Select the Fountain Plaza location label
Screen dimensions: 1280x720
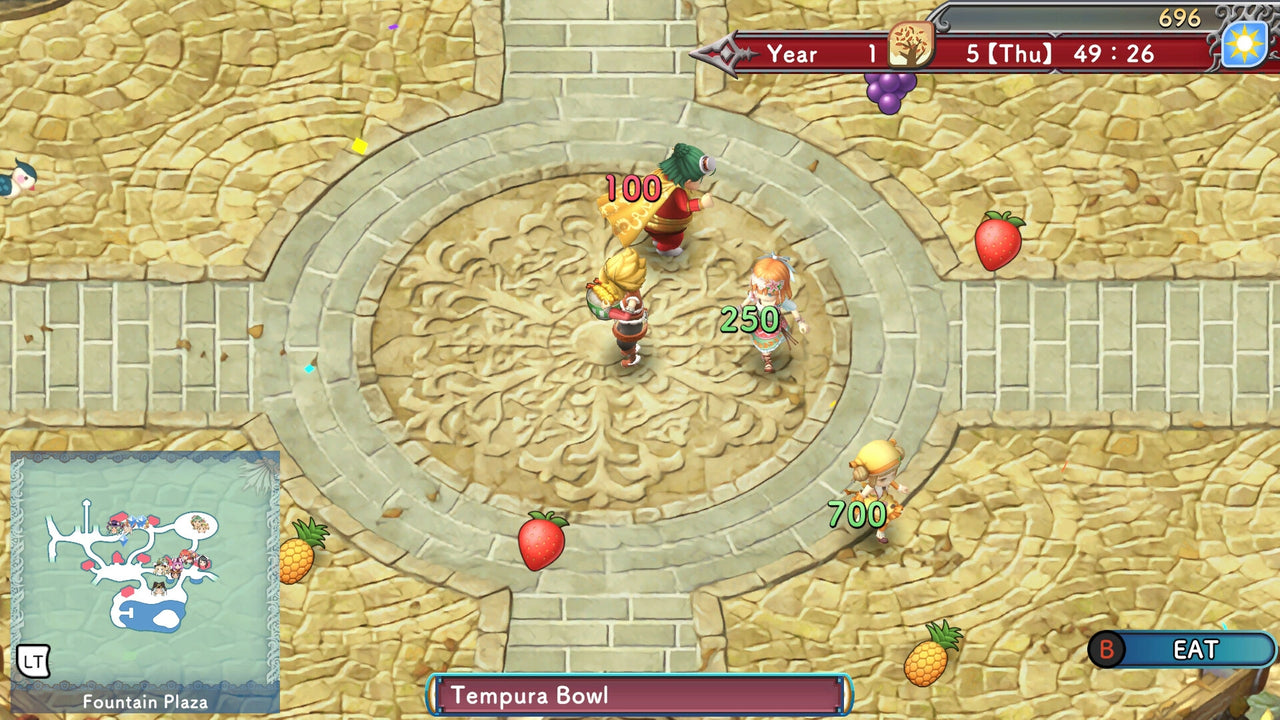[x=144, y=702]
